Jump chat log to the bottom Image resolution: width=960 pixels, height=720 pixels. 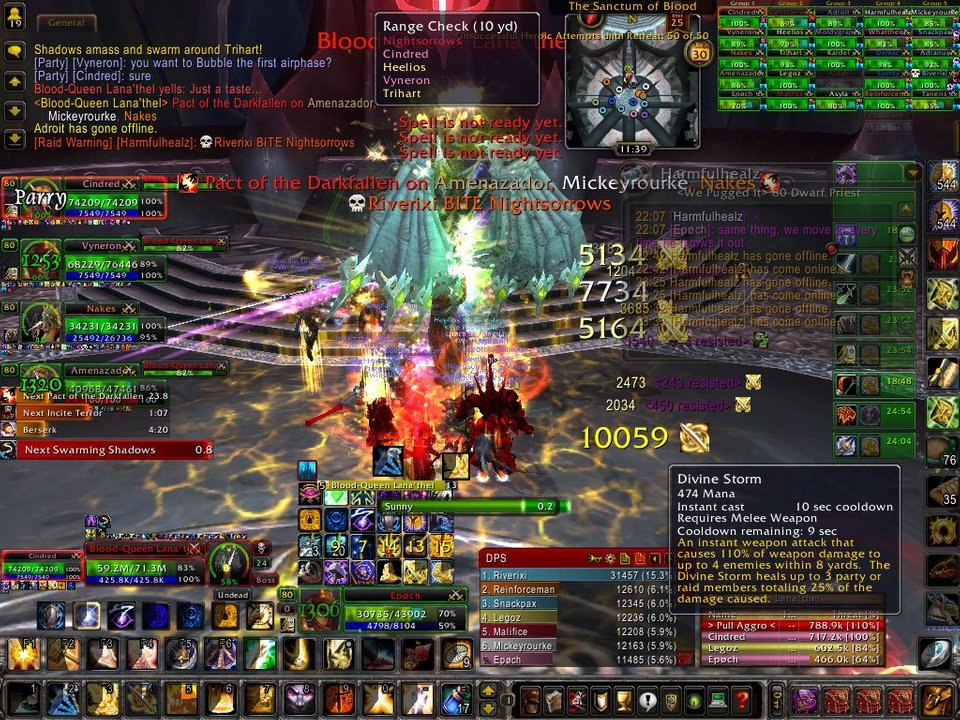pyautogui.click(x=14, y=139)
